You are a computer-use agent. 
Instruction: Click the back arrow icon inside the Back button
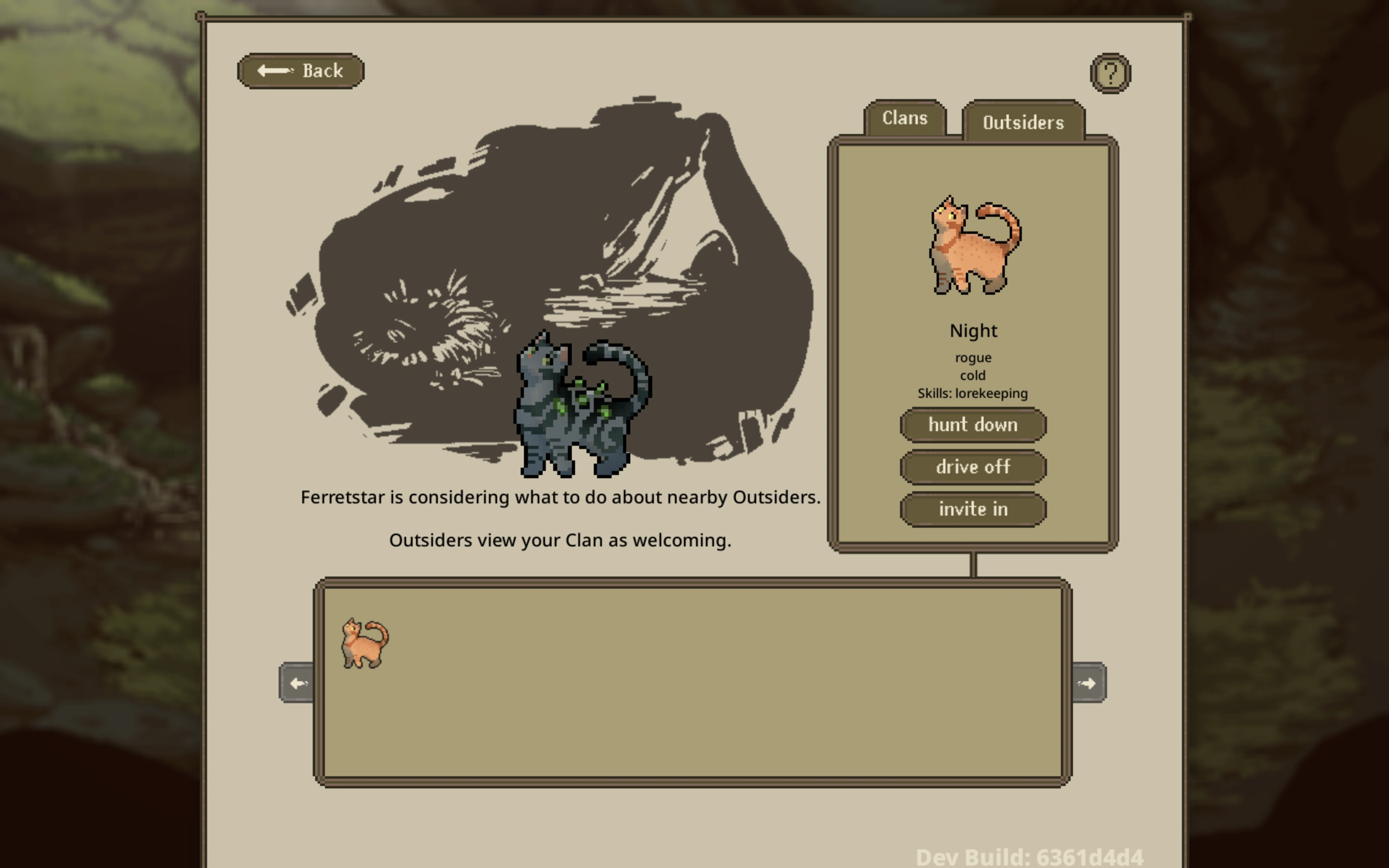tap(275, 70)
